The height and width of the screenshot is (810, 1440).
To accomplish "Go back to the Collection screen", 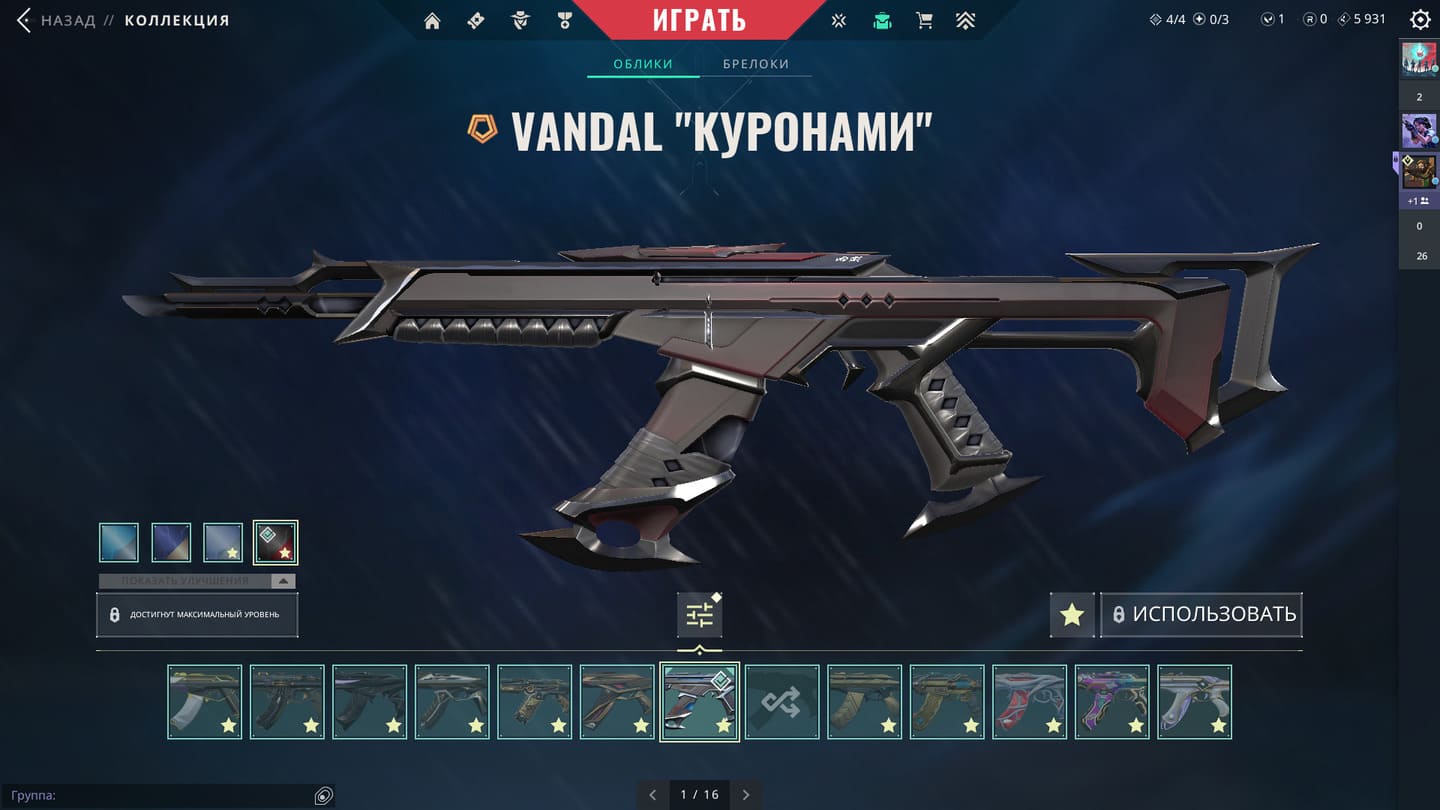I will [x=60, y=20].
